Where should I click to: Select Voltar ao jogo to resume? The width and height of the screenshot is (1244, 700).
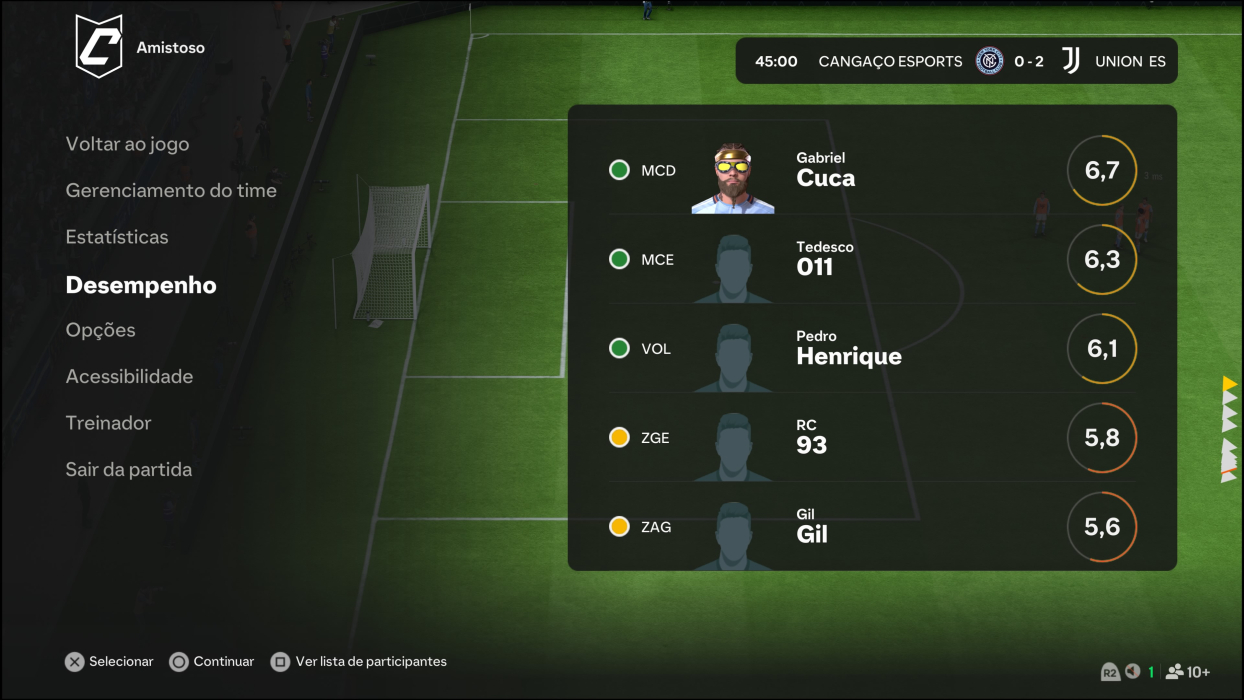click(127, 144)
